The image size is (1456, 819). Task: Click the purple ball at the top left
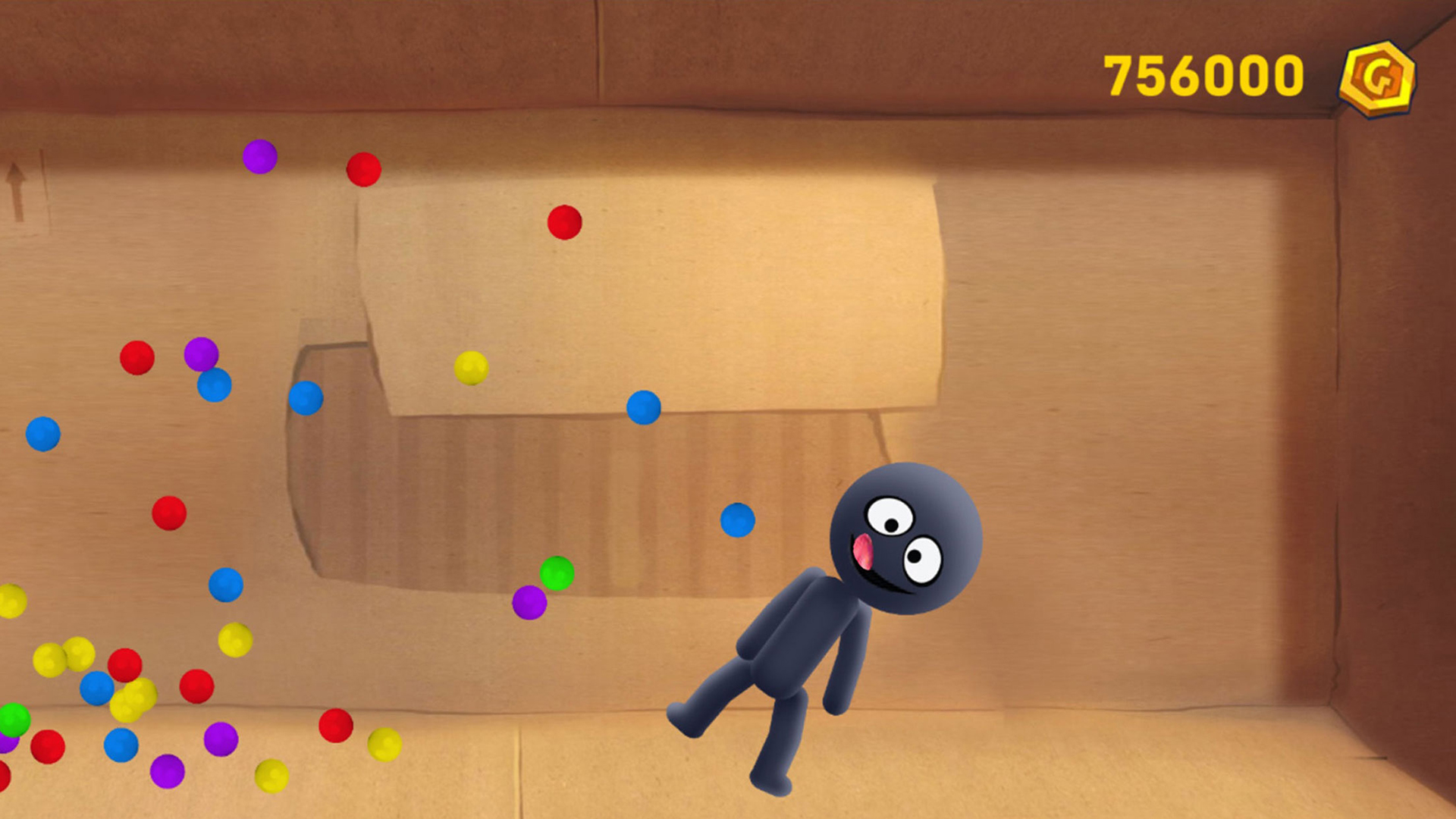[x=260, y=157]
